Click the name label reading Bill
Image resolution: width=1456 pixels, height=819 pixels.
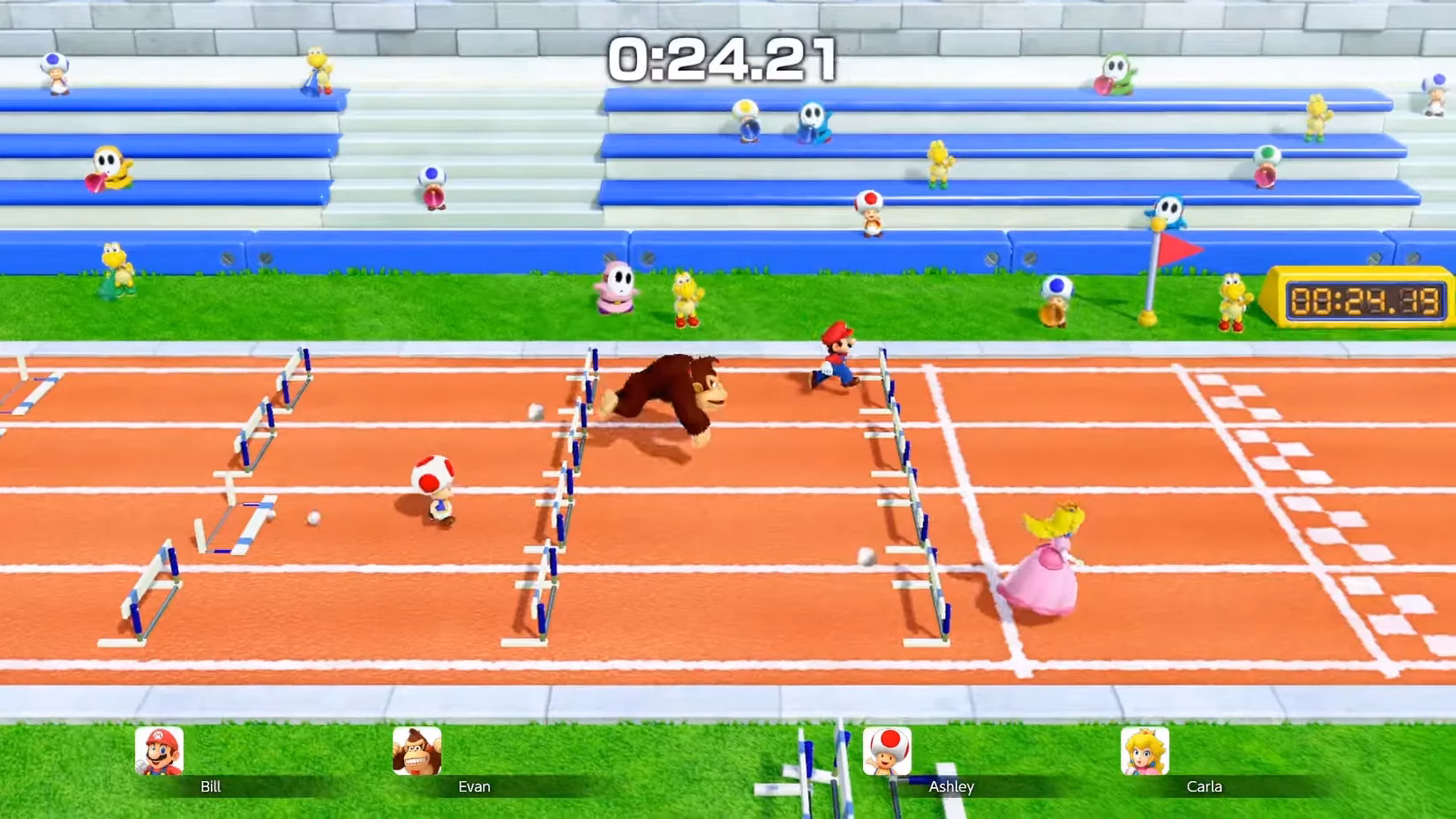[x=210, y=786]
